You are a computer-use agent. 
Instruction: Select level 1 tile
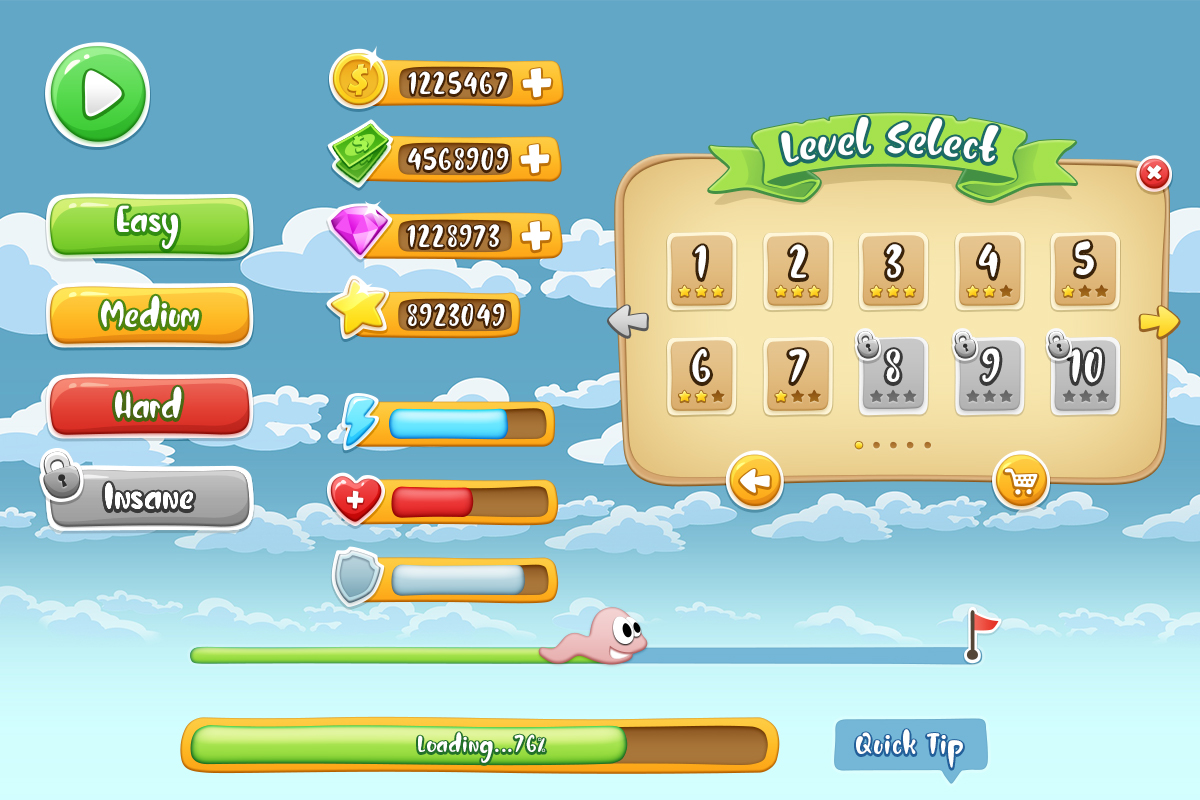coord(701,270)
